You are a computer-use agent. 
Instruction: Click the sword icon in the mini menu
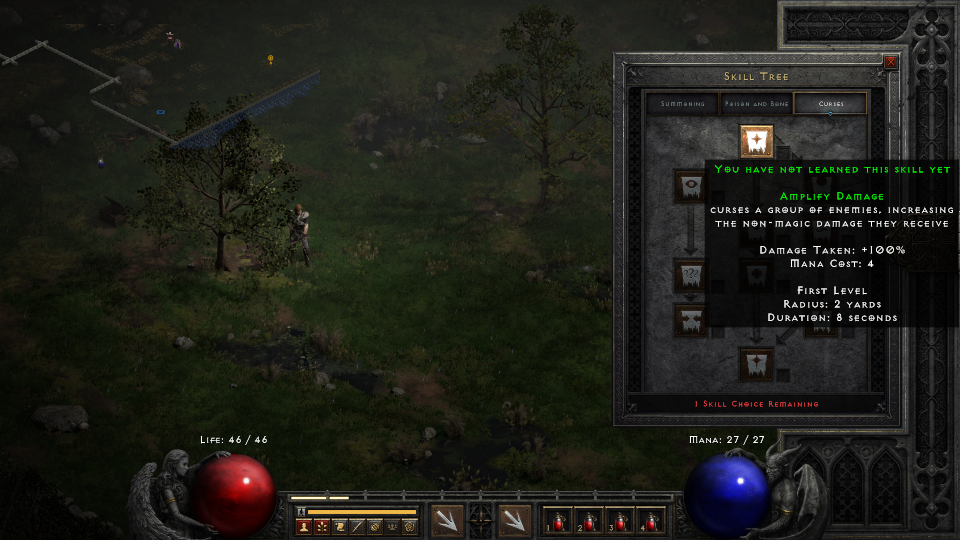[357, 526]
